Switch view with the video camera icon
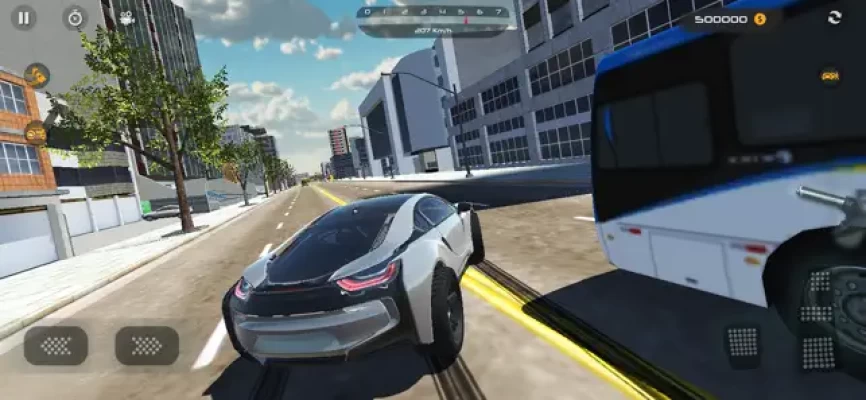Screen dimensions: 866x400 pyautogui.click(x=127, y=17)
